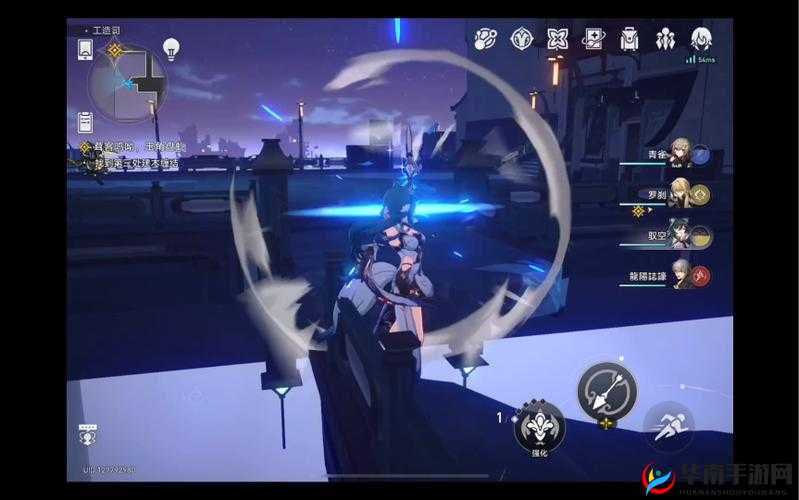Image resolution: width=799 pixels, height=500 pixels.
Task: Open the phone menu icon
Action: coord(82,48)
